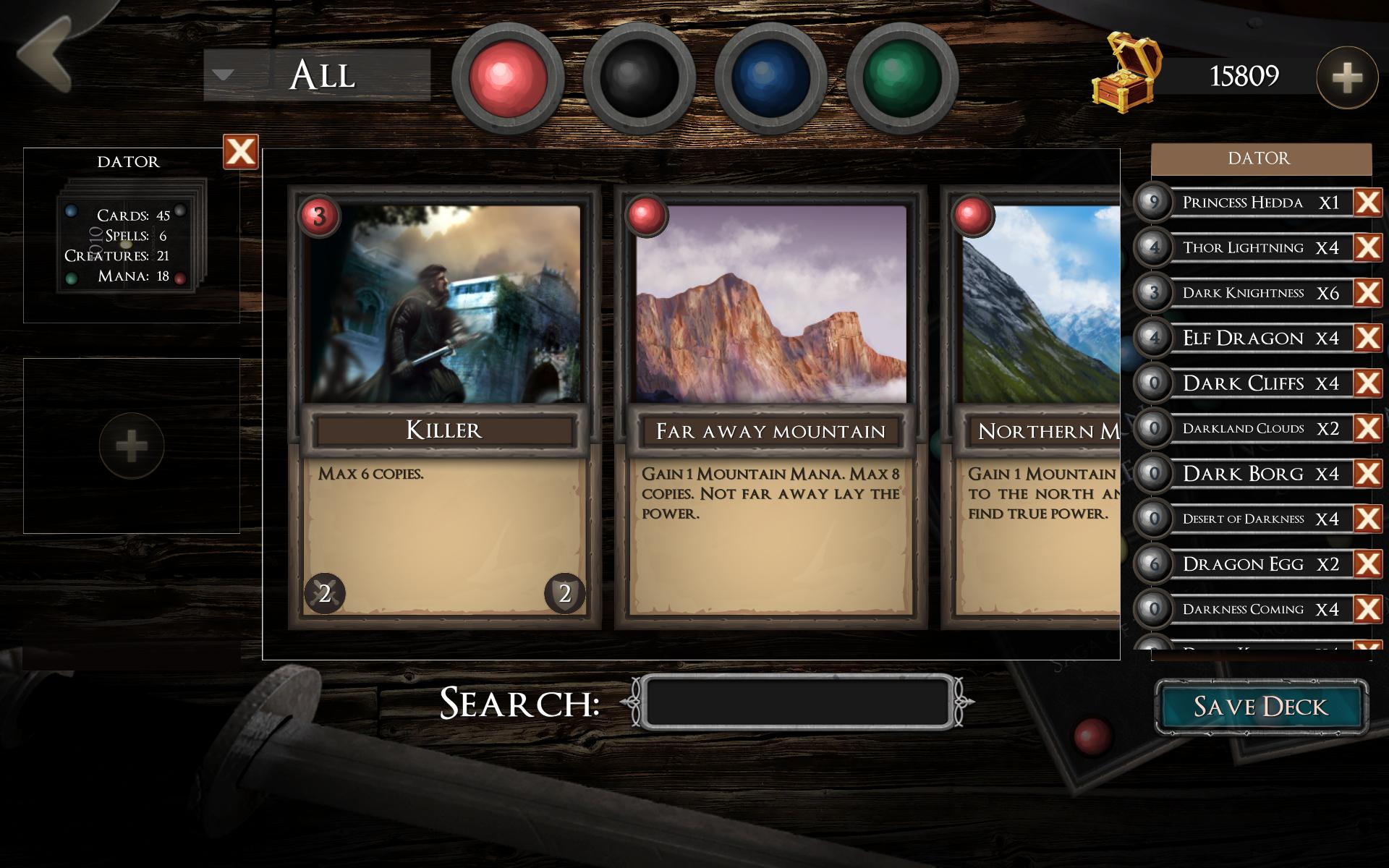Remove Elf Dragon from the deck
This screenshot has width=1389, height=868.
[x=1367, y=338]
